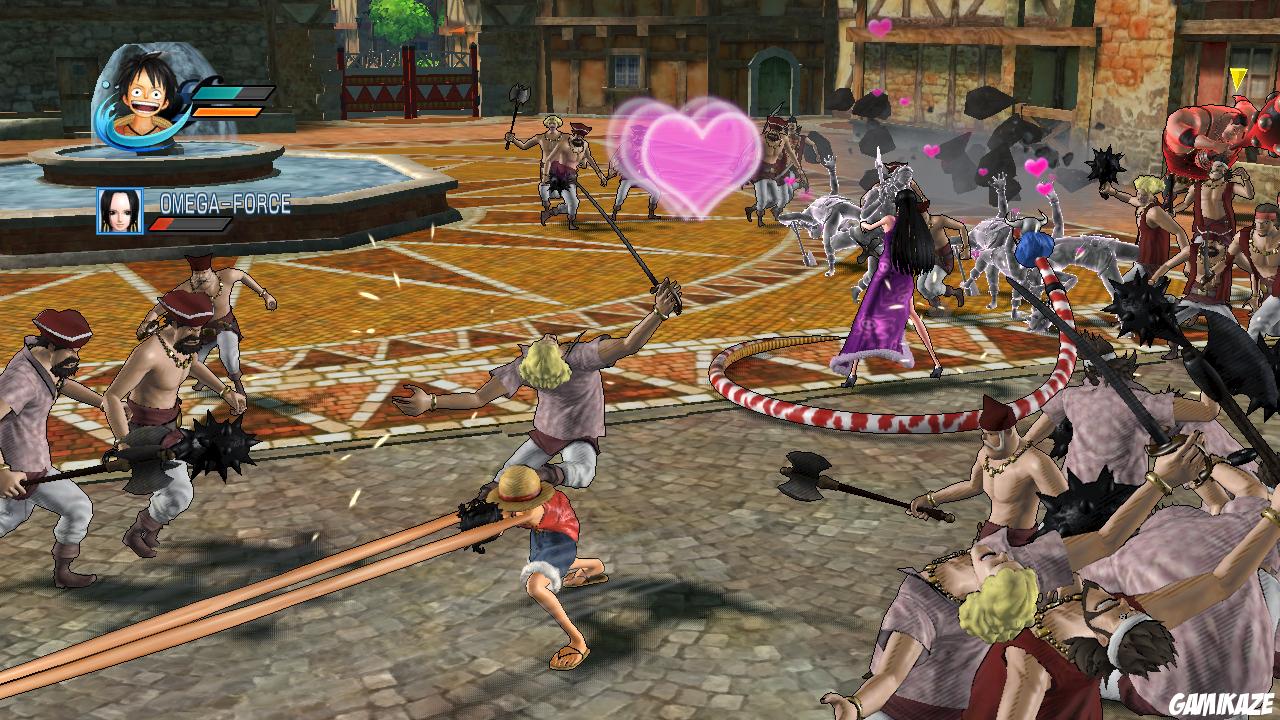Click Luffy's teal health gauge
The height and width of the screenshot is (720, 1280).
click(215, 92)
